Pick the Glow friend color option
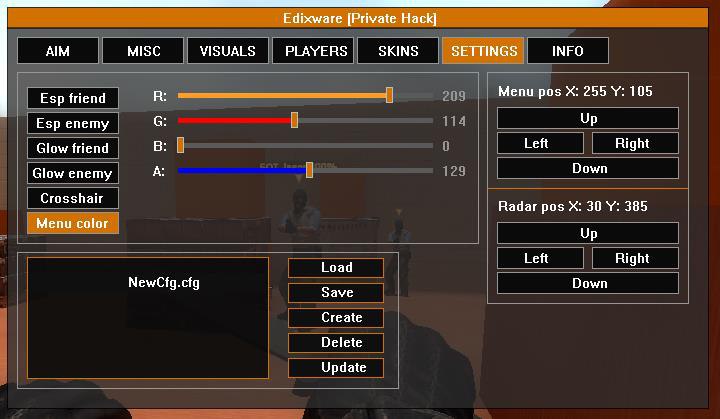This screenshot has width=720, height=419. (73, 148)
